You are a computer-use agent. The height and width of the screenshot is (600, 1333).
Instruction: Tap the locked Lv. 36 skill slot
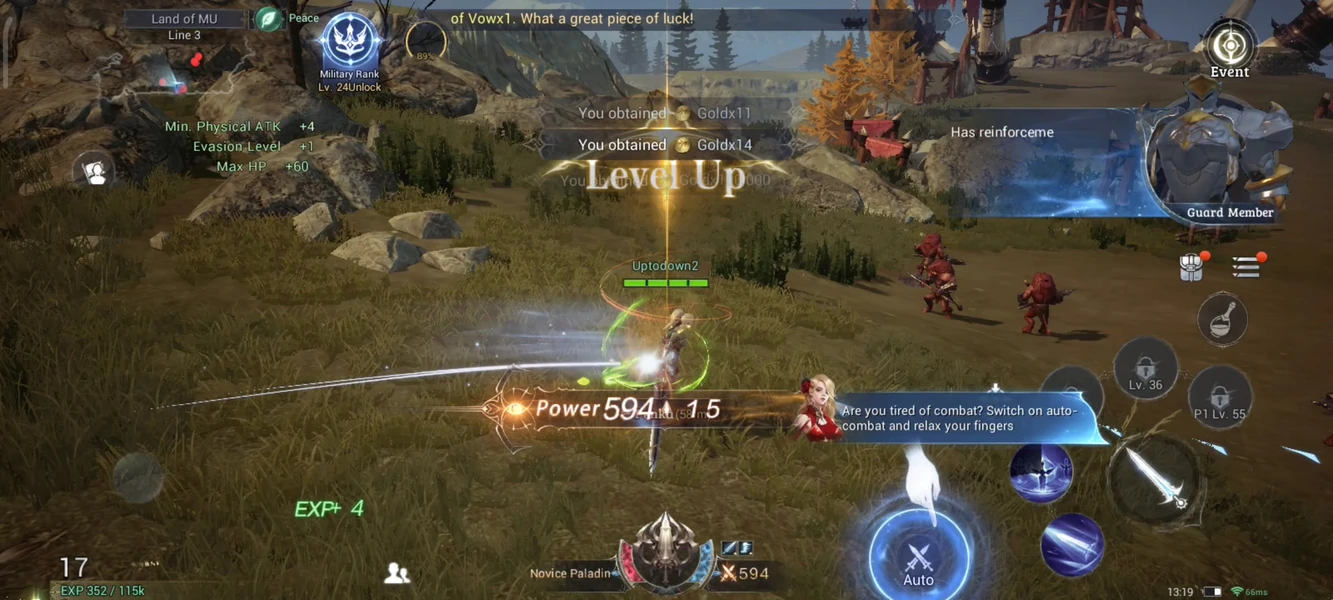(1145, 369)
